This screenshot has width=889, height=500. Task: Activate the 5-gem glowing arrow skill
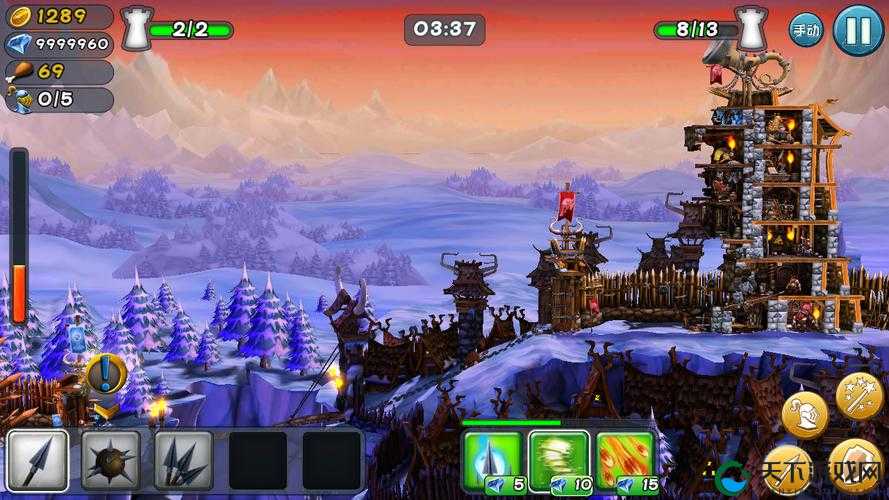point(493,461)
